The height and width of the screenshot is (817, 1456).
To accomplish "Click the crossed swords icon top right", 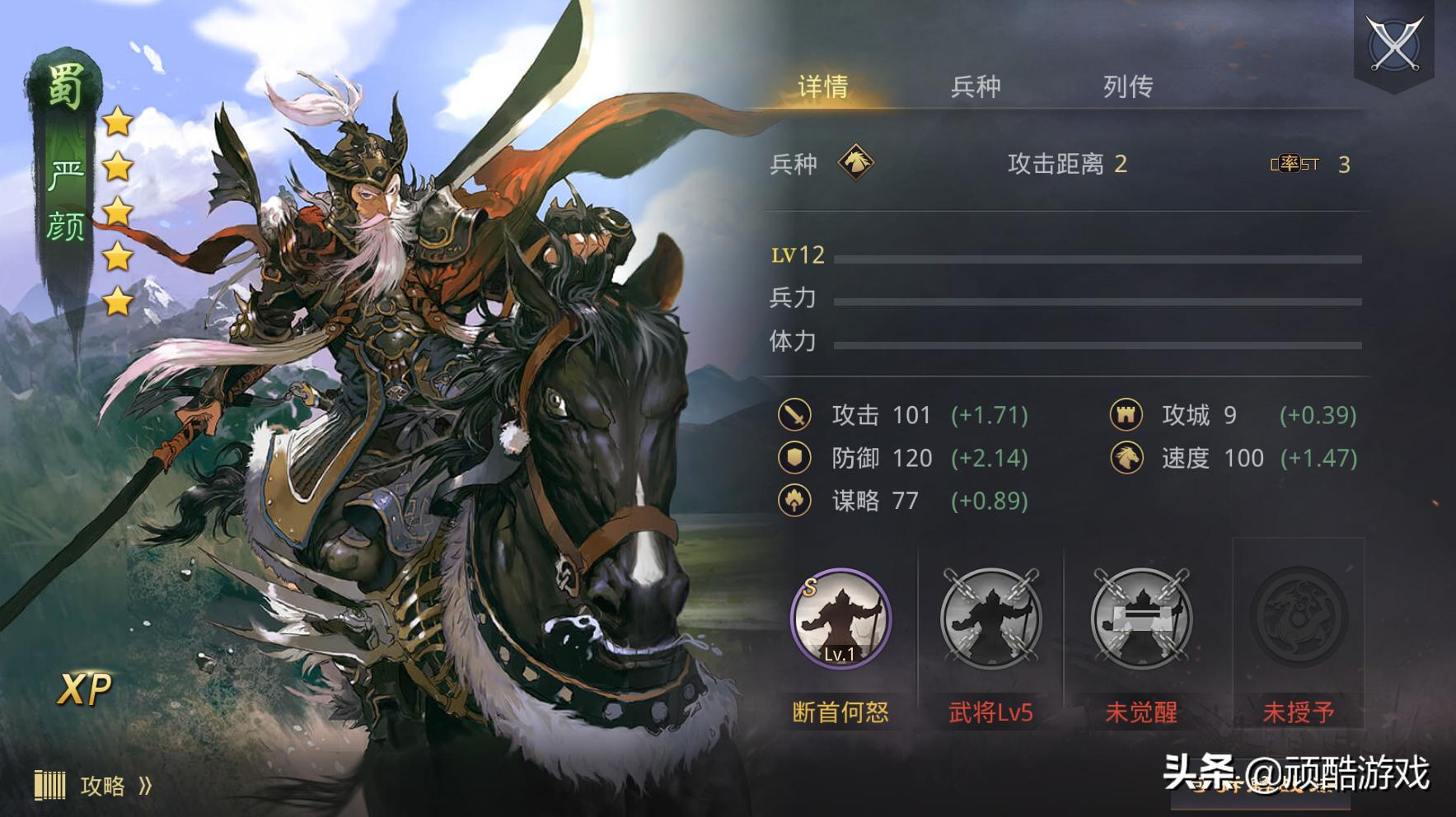I will point(1396,40).
